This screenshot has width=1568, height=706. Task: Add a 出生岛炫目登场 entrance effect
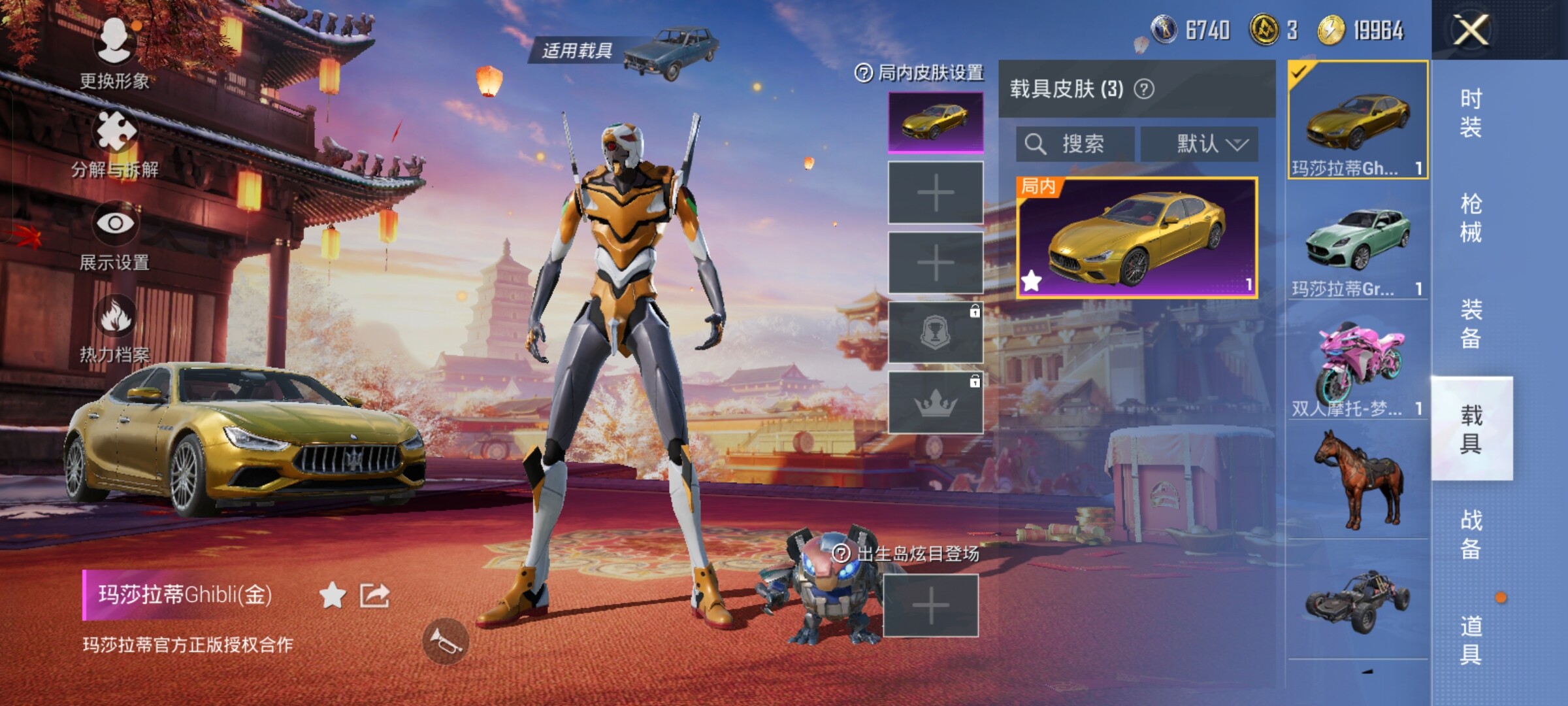(x=930, y=606)
